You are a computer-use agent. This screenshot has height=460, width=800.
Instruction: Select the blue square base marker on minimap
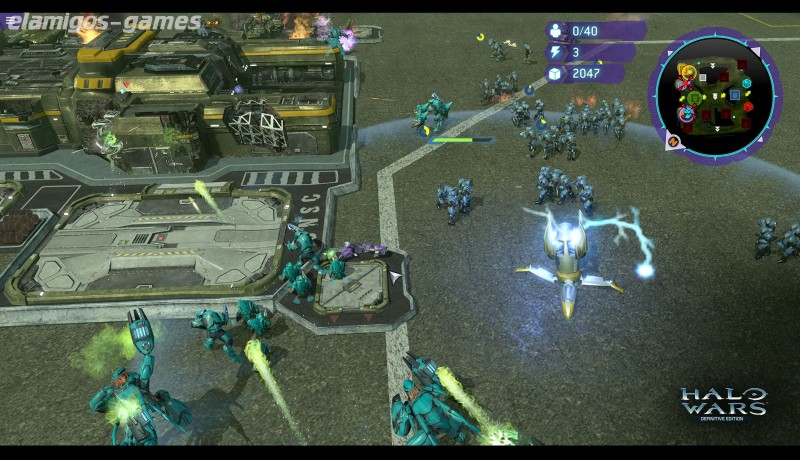734,95
